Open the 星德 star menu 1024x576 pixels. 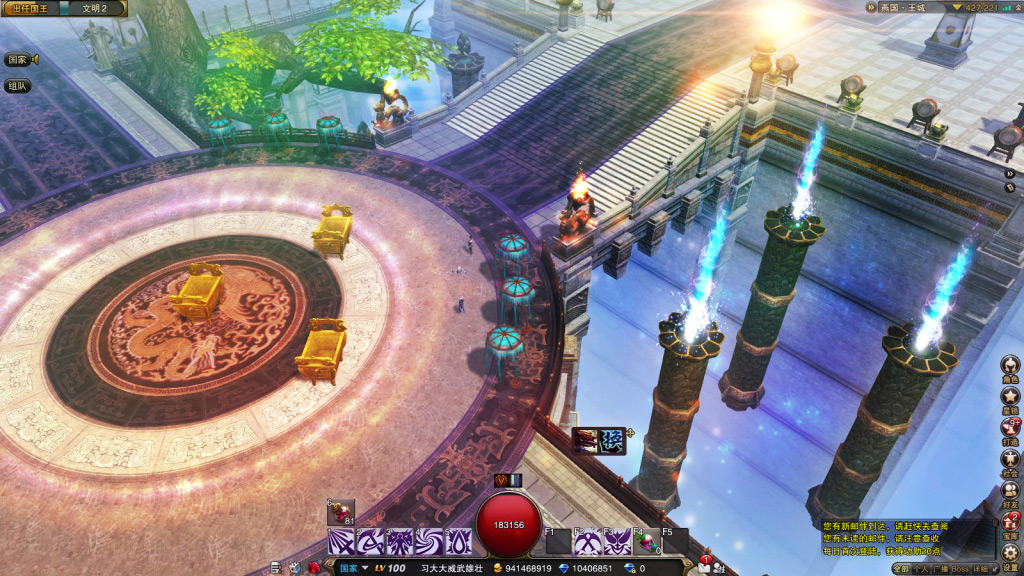(x=1010, y=397)
